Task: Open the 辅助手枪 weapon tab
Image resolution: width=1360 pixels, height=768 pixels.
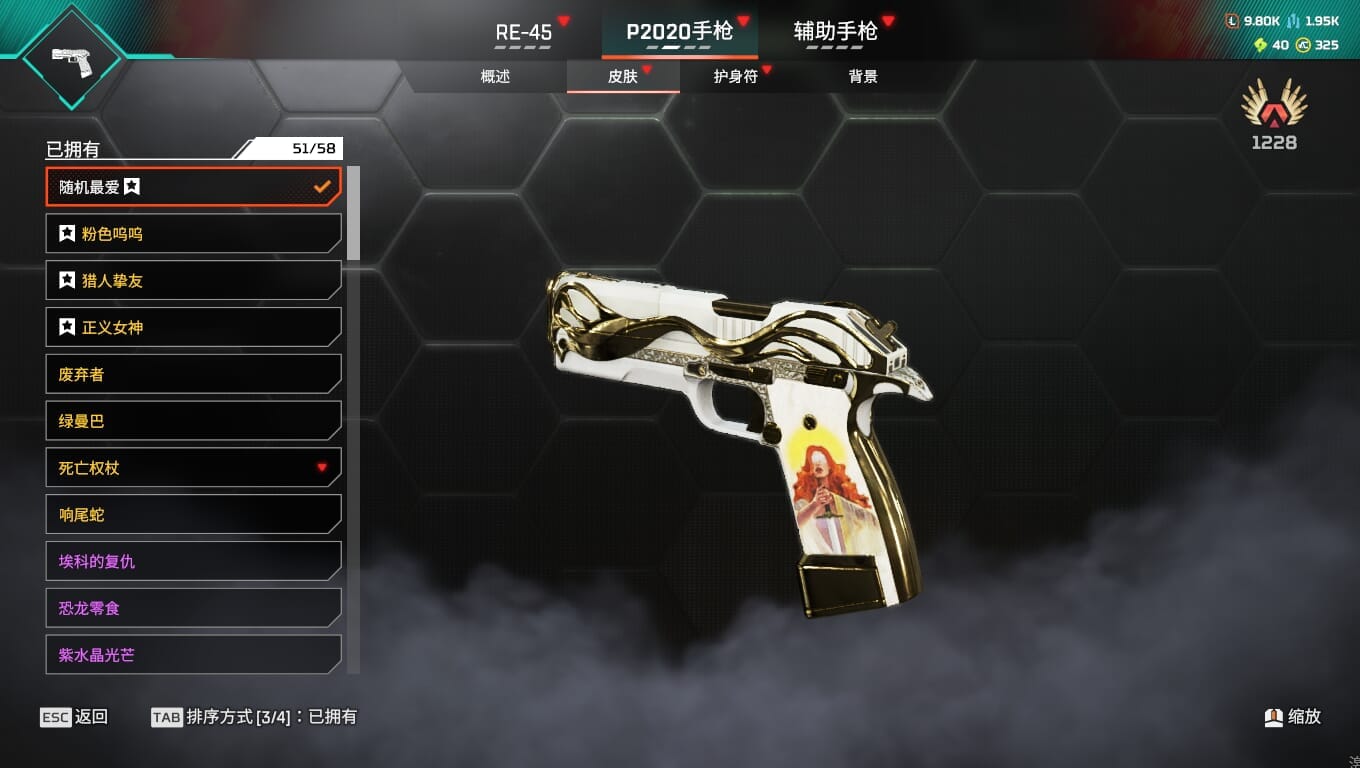Action: pyautogui.click(x=835, y=32)
